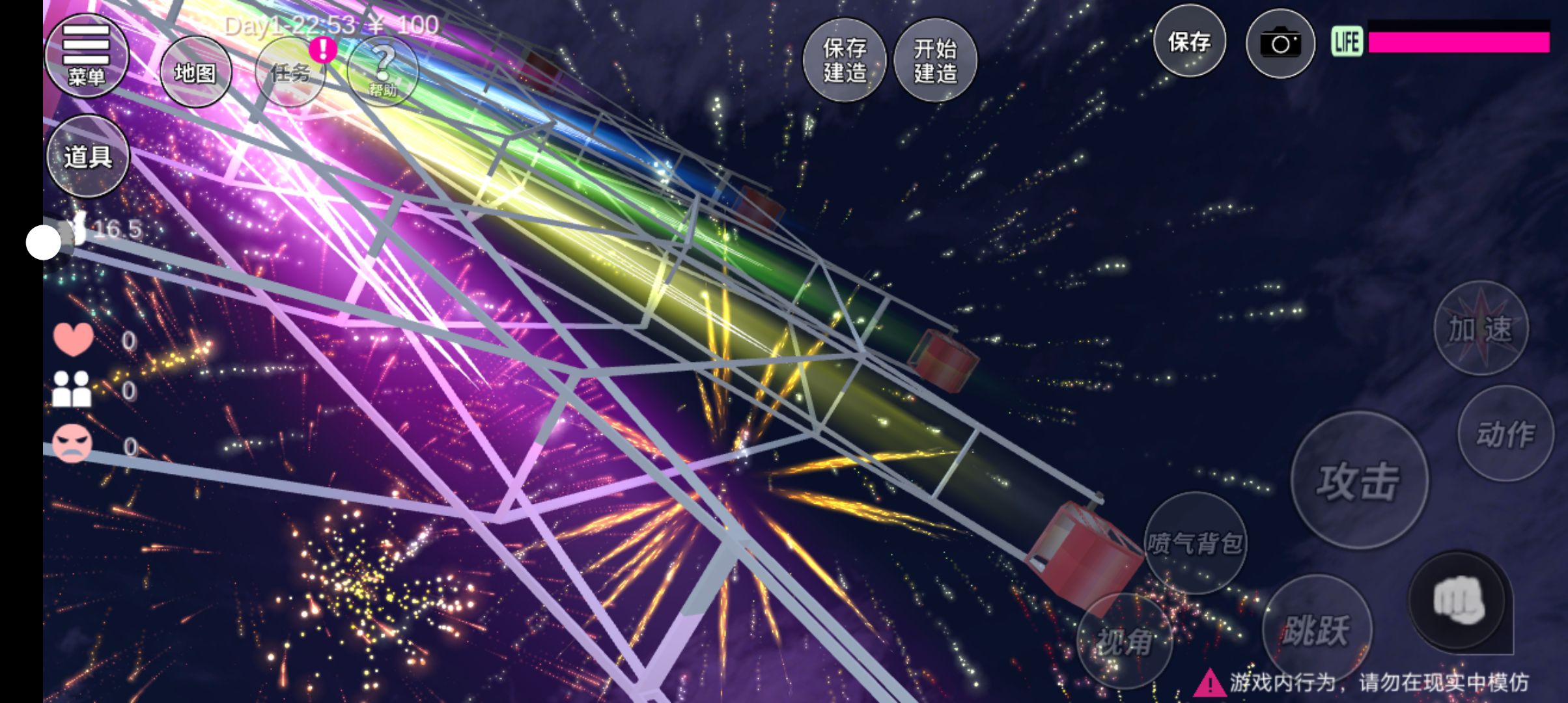Screen dimensions: 1568x703
Task: Select 开始建造 to start building
Action: click(x=936, y=60)
